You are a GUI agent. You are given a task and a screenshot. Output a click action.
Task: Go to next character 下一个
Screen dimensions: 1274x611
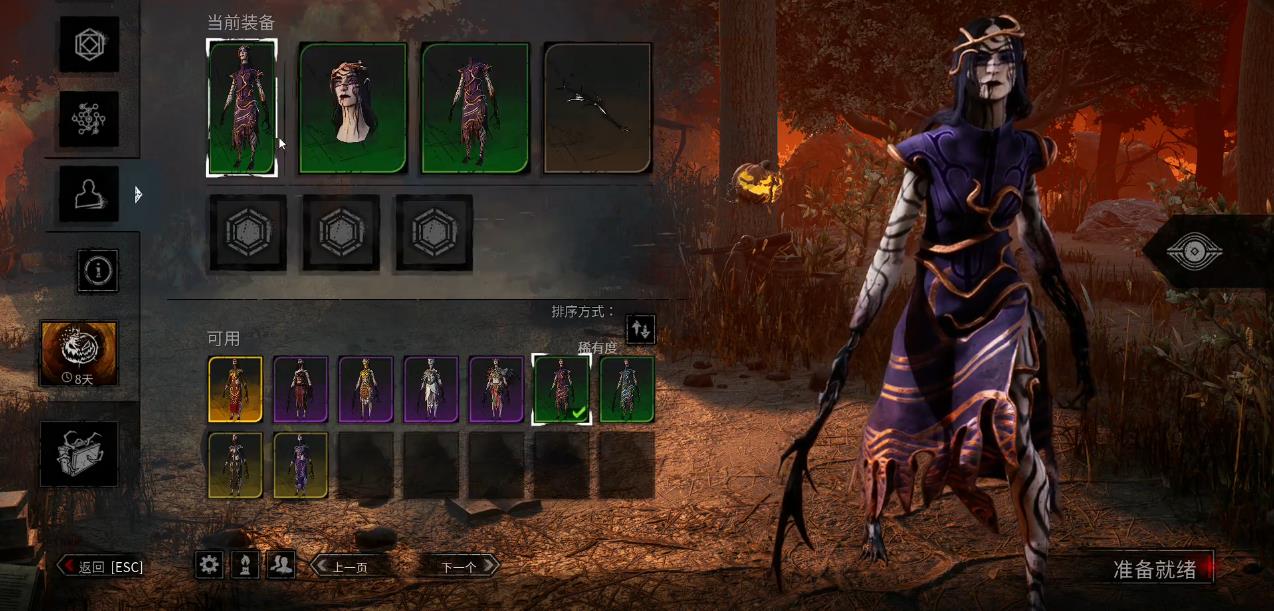[459, 567]
